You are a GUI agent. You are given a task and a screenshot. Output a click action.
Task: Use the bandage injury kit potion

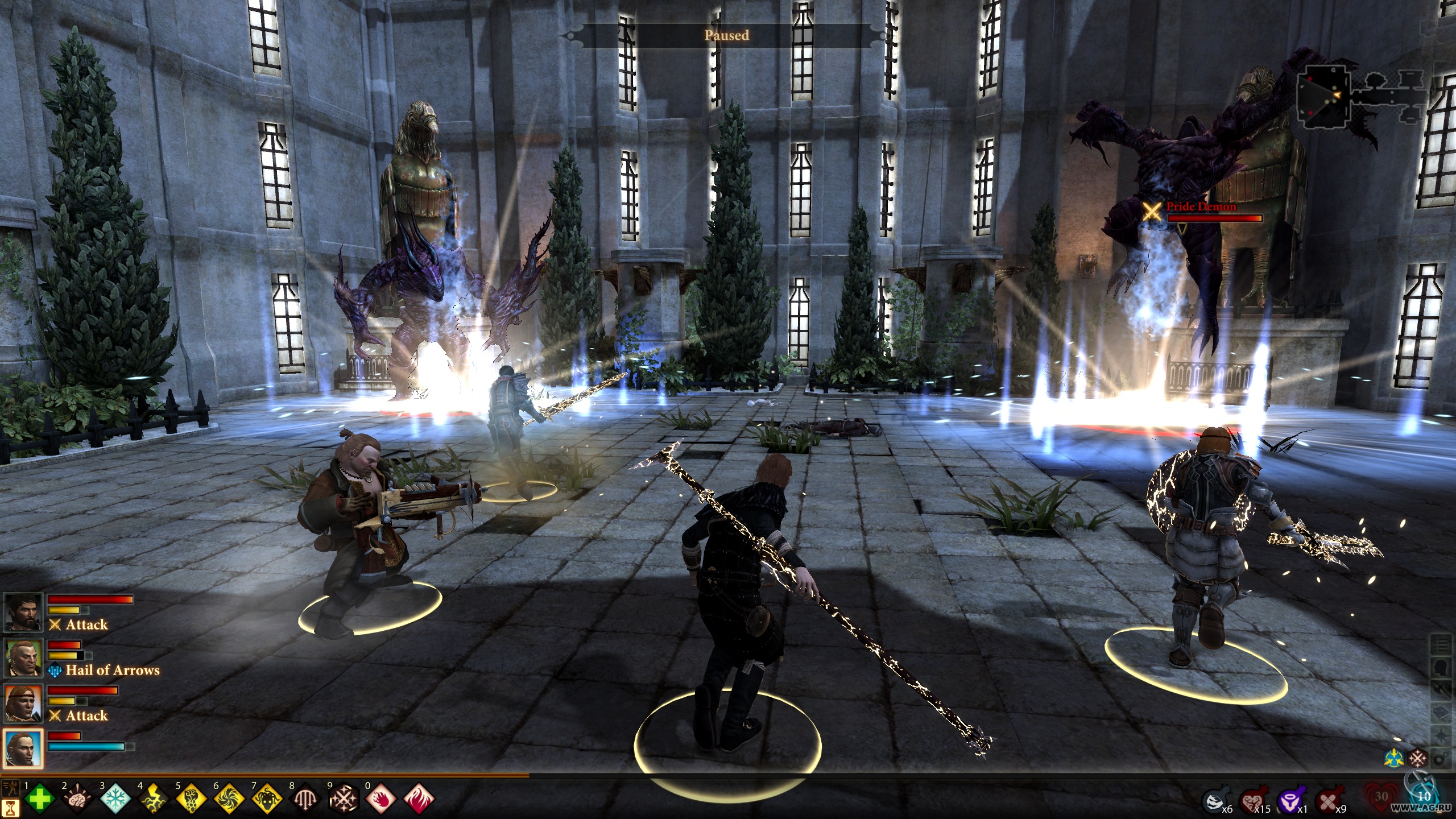tap(1327, 802)
